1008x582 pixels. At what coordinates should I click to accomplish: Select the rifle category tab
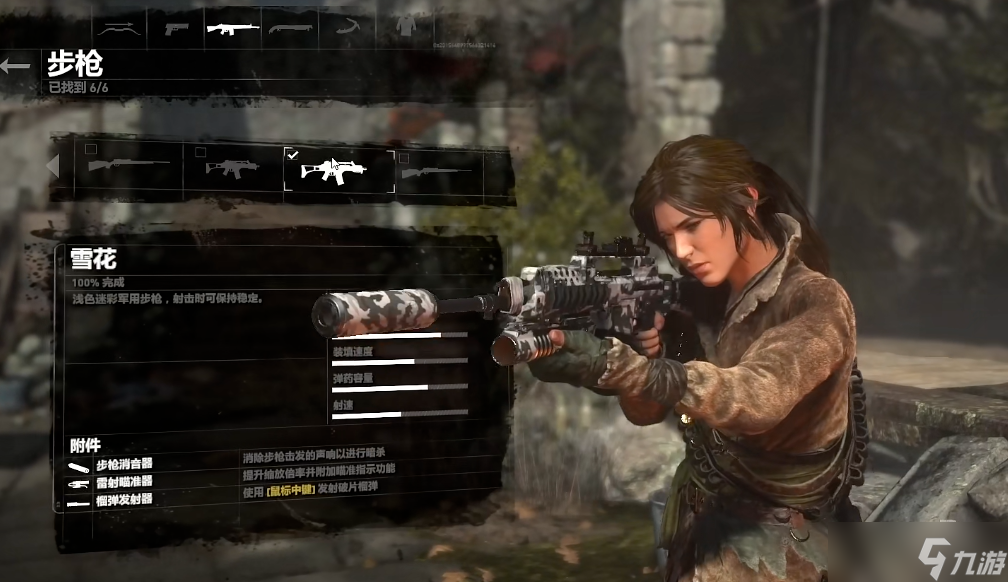click(x=233, y=28)
